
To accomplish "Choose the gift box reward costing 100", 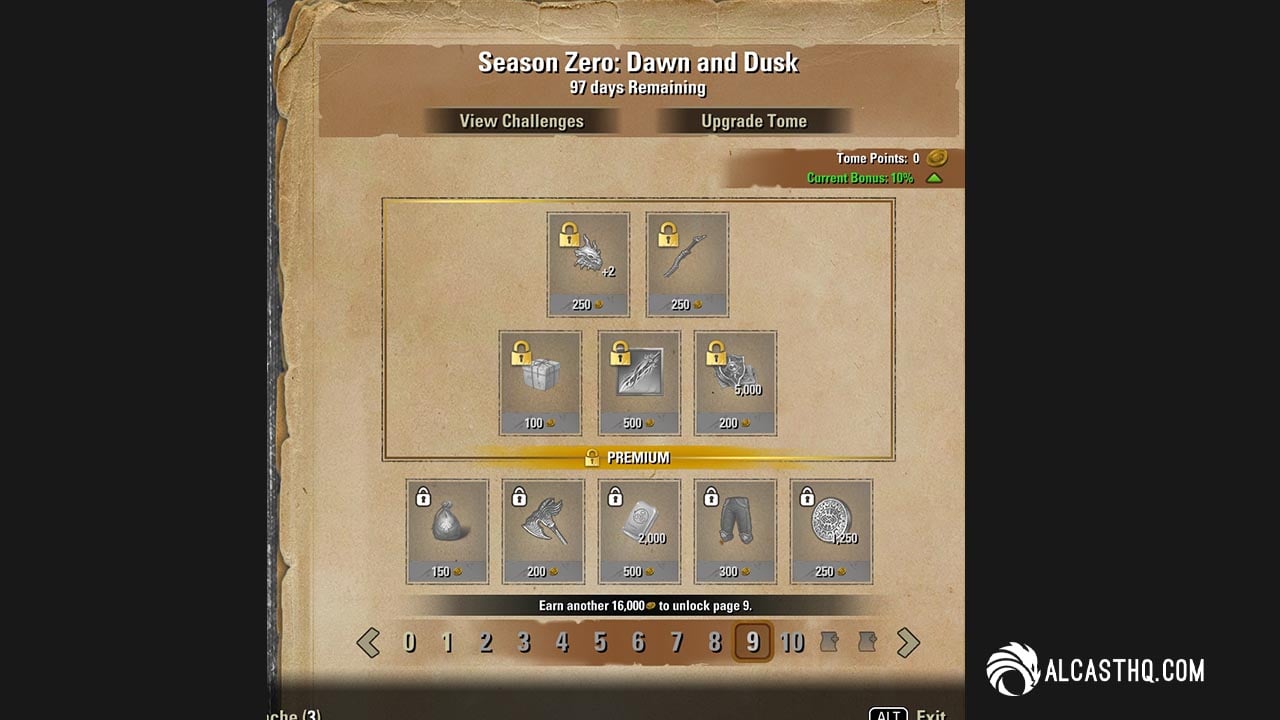I will 540,383.
